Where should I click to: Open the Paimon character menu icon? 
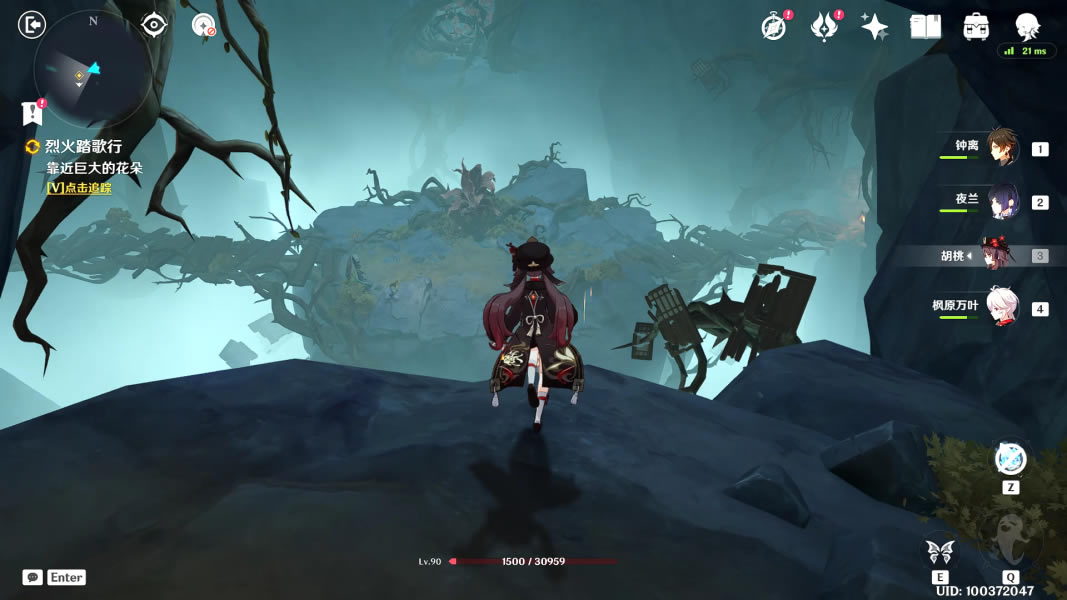point(1027,26)
